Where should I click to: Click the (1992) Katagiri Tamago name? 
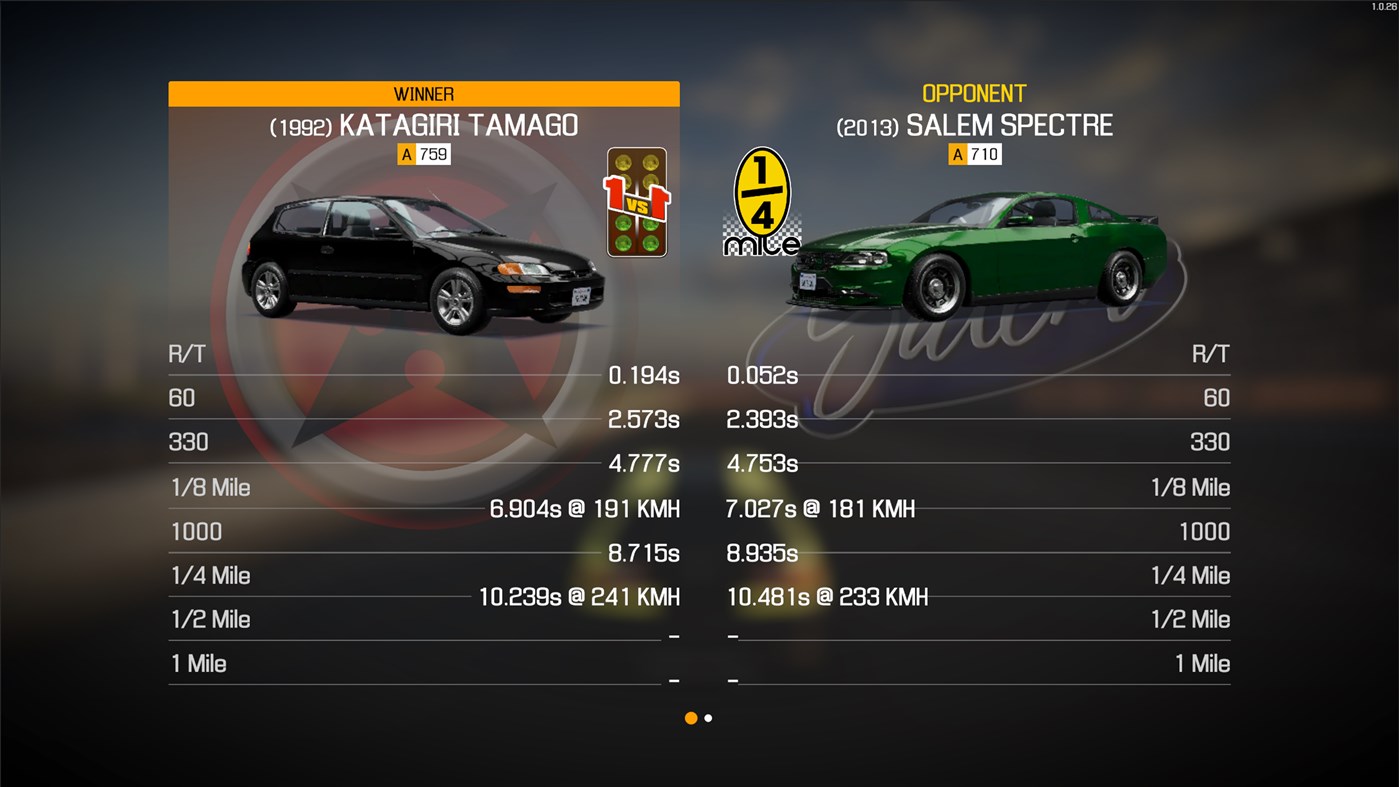tap(423, 125)
